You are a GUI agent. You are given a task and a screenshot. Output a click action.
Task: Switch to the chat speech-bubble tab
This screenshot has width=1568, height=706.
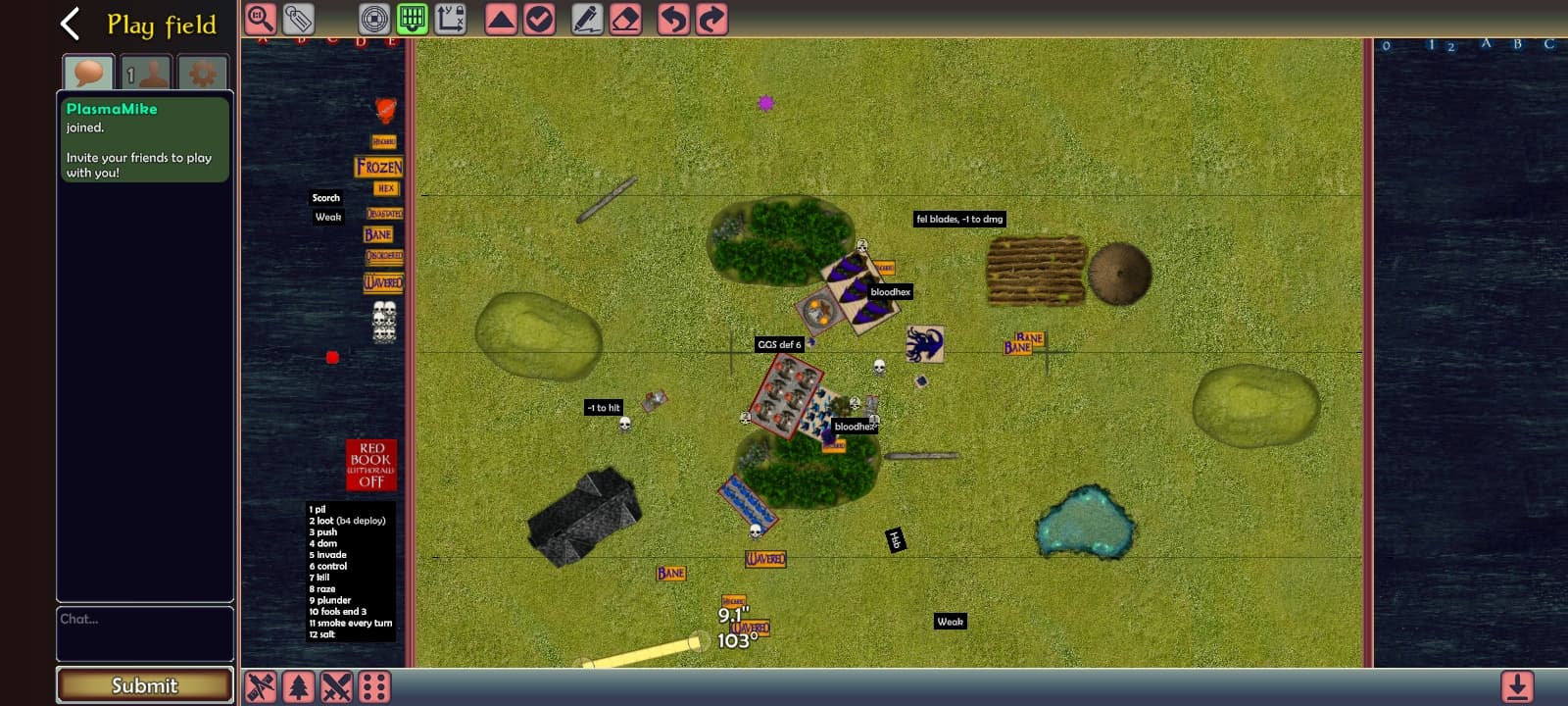(88, 74)
